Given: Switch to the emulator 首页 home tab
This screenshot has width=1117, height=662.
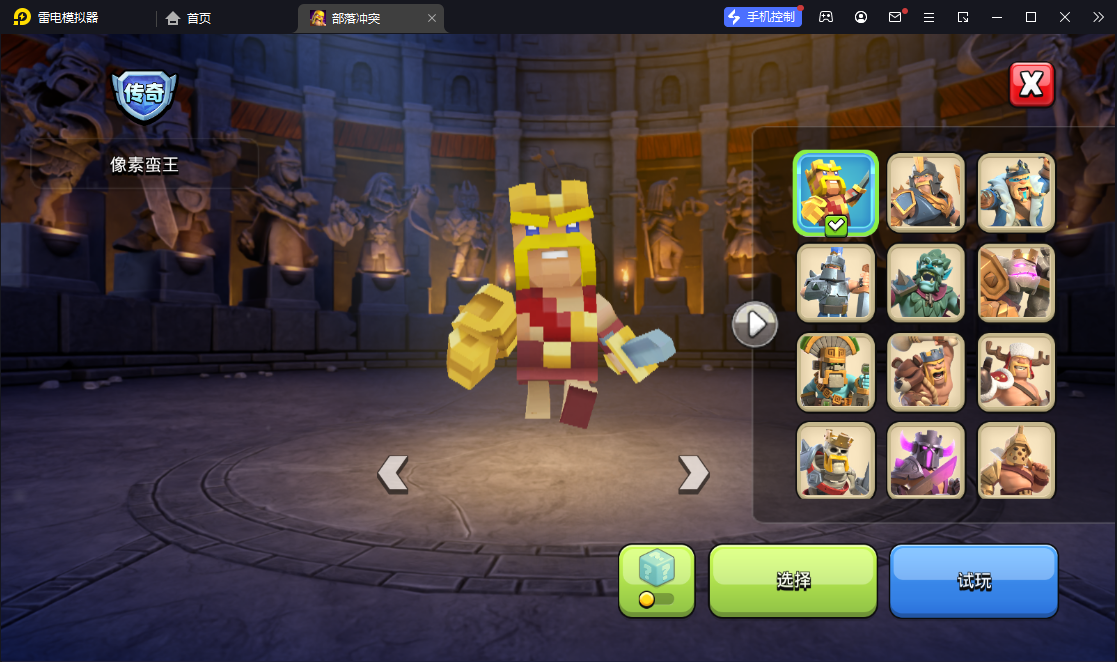Looking at the screenshot, I should coord(189,18).
